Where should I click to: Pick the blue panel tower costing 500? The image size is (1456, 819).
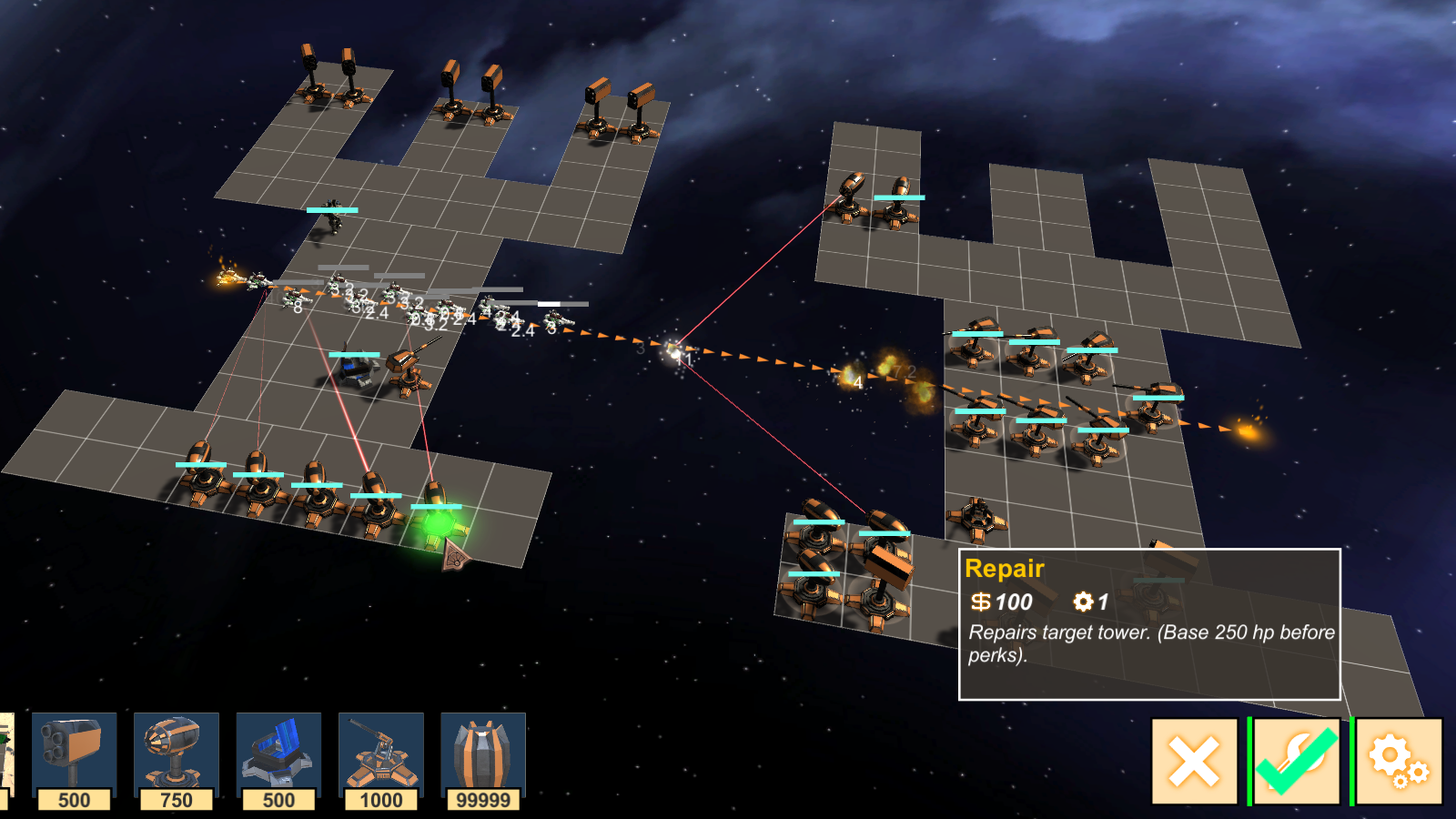click(278, 760)
